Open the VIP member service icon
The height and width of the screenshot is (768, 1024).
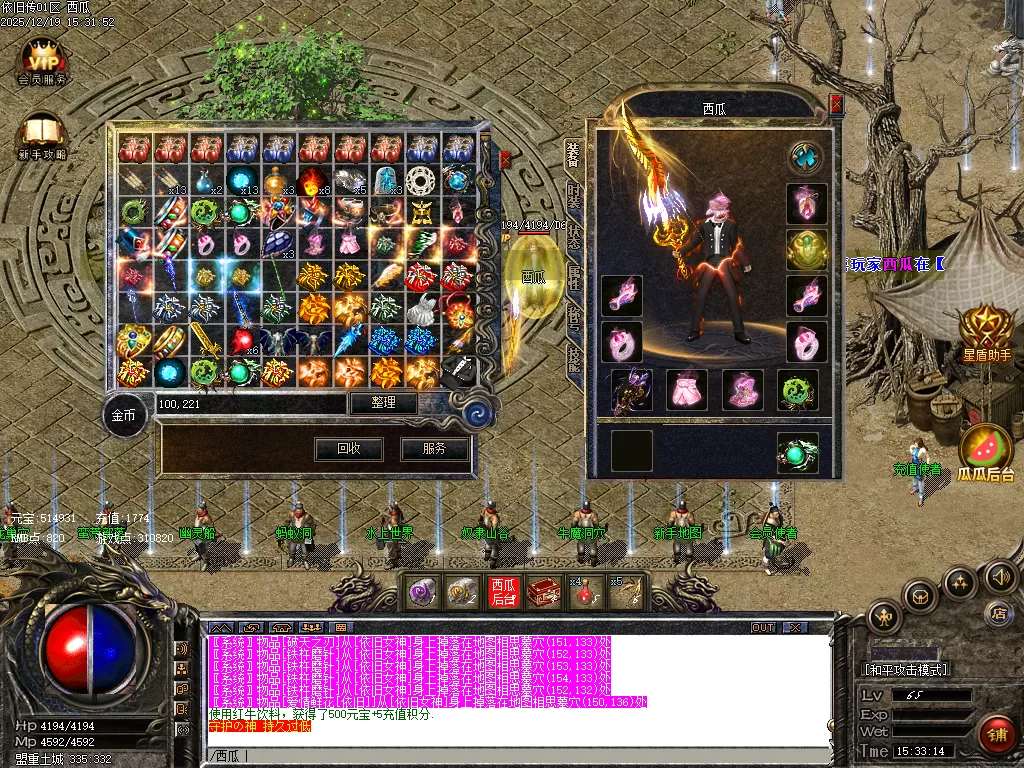42,59
